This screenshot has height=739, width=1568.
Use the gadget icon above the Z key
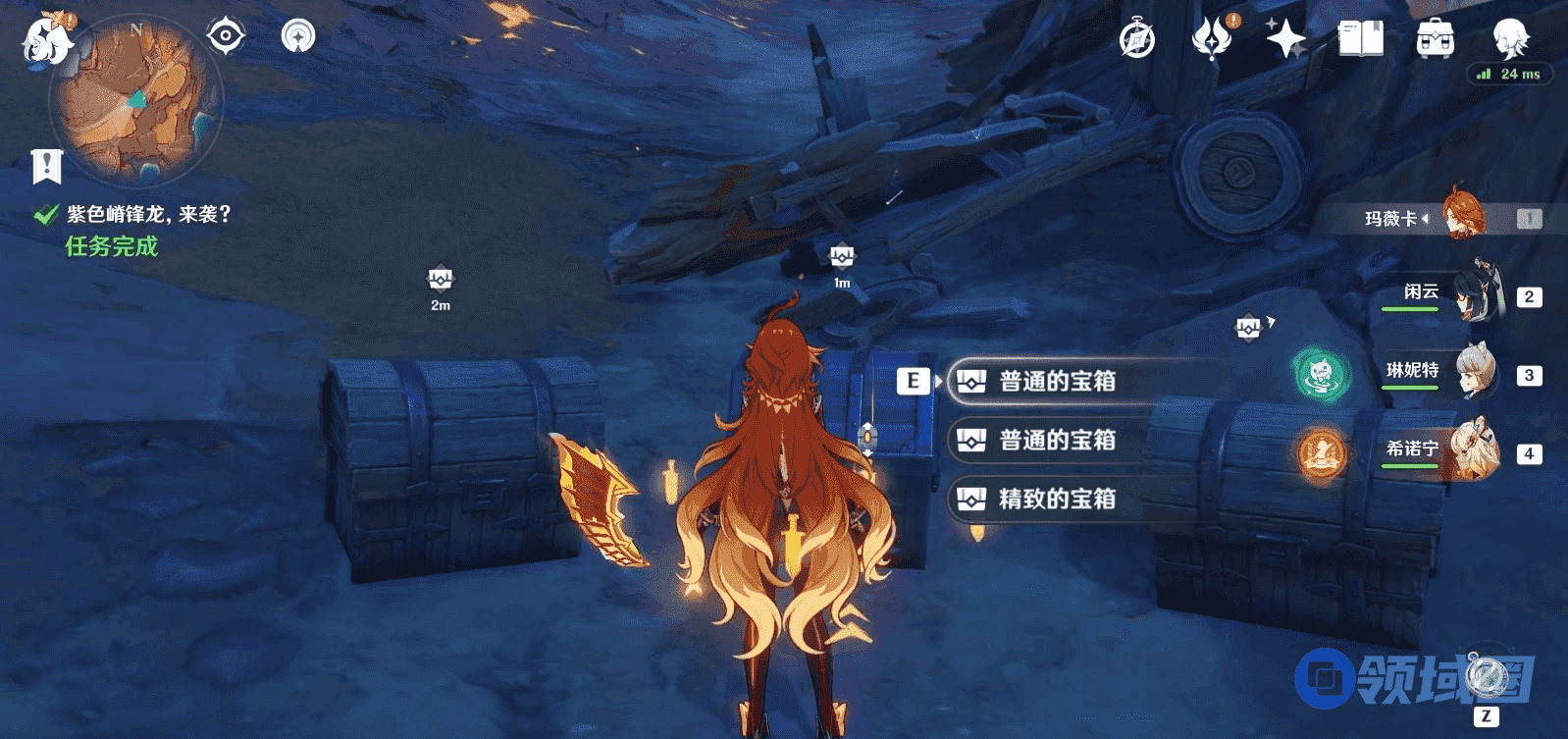(x=1486, y=677)
